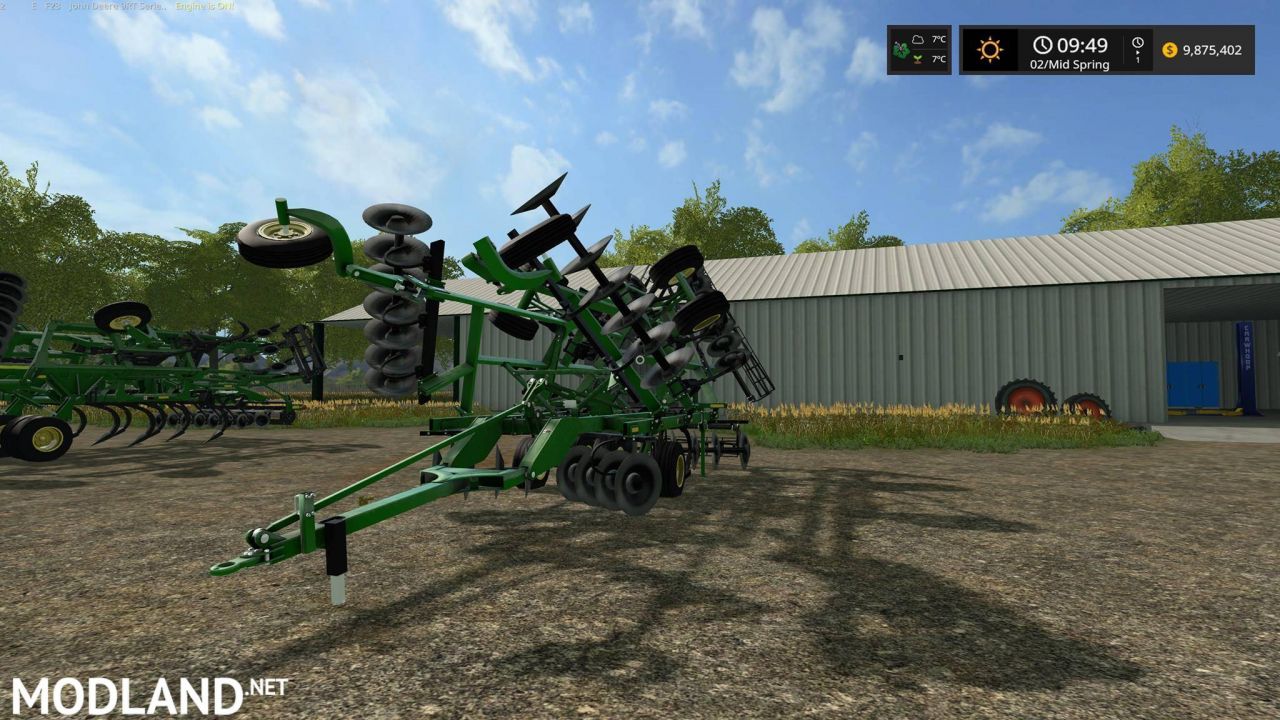Click the small timescale clock icon
This screenshot has height=720, width=1280.
[1138, 42]
